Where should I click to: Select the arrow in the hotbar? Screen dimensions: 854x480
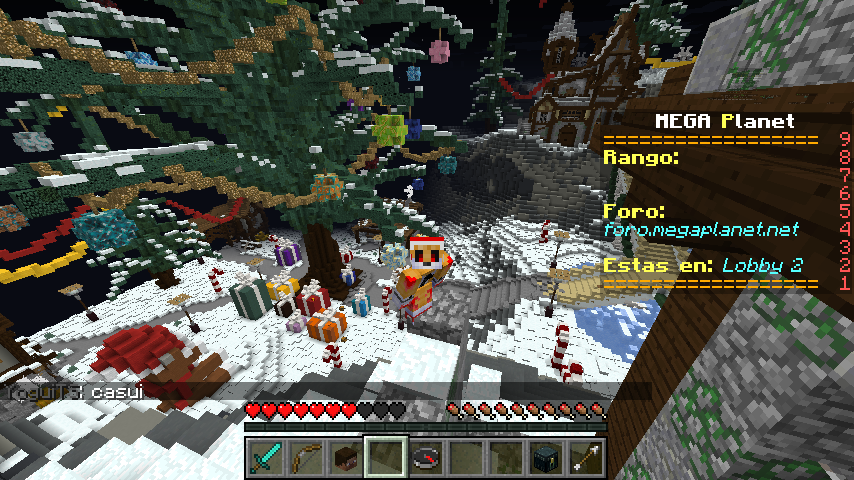tap(585, 457)
